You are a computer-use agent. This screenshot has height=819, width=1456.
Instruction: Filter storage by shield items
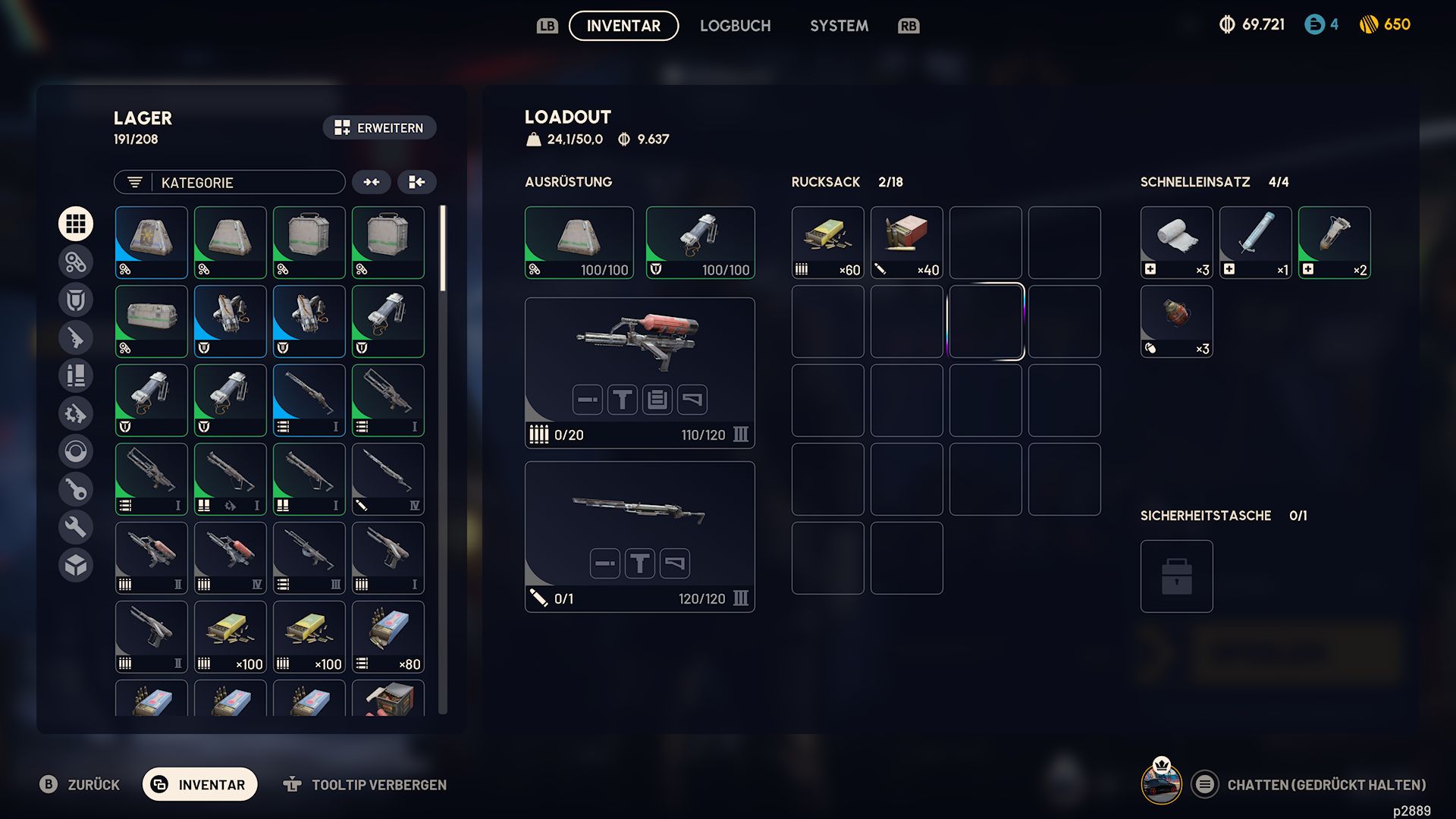[76, 300]
